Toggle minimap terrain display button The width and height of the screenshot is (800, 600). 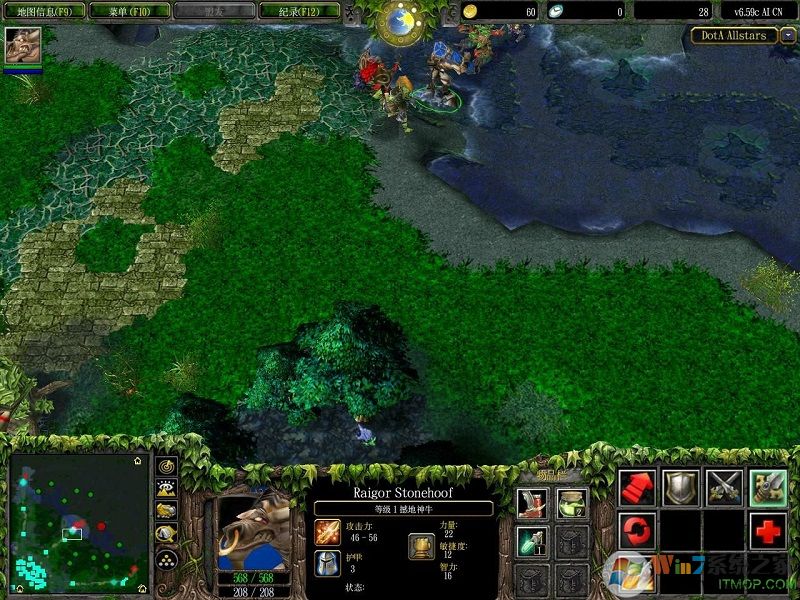[167, 489]
